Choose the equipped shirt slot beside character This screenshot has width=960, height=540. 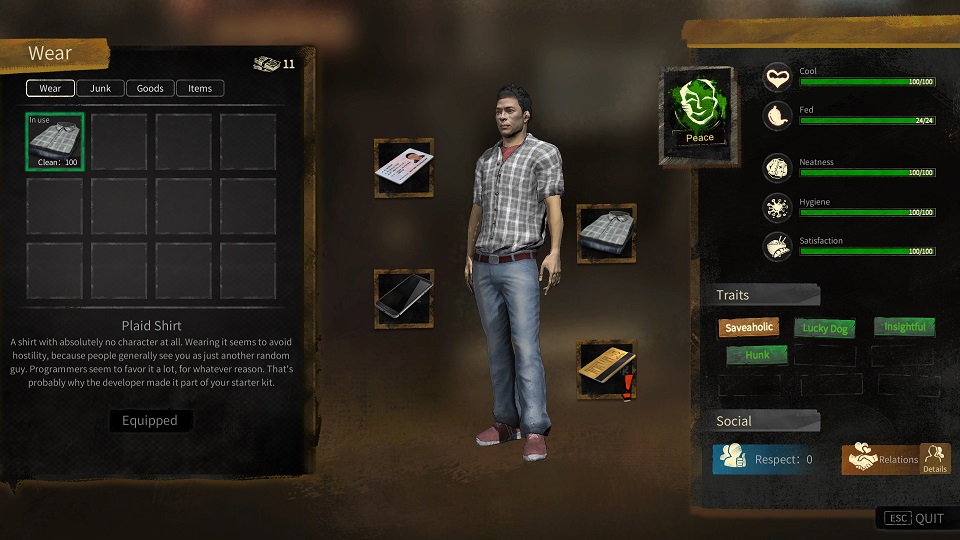606,234
